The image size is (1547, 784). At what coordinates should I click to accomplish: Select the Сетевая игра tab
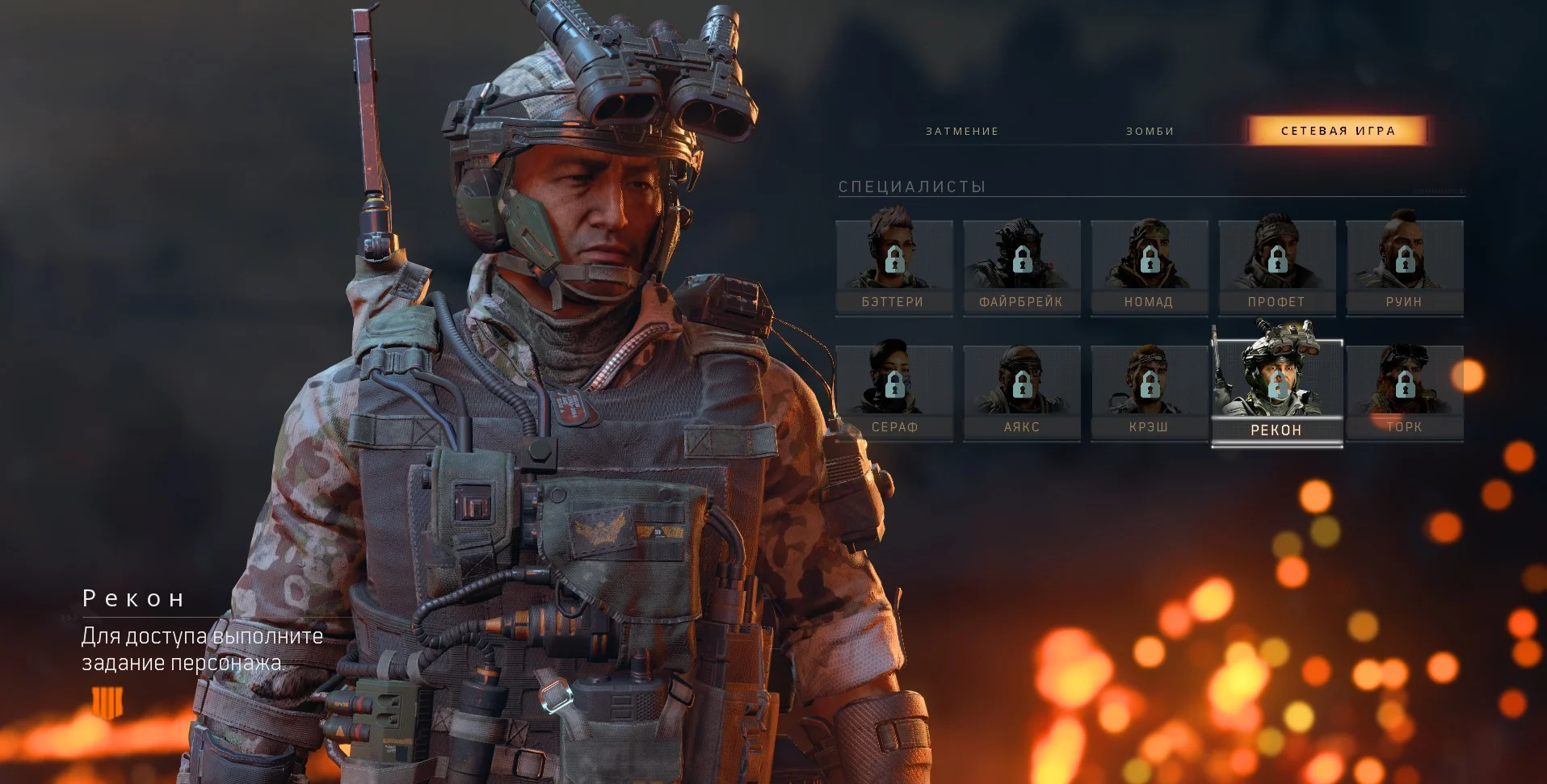1338,131
